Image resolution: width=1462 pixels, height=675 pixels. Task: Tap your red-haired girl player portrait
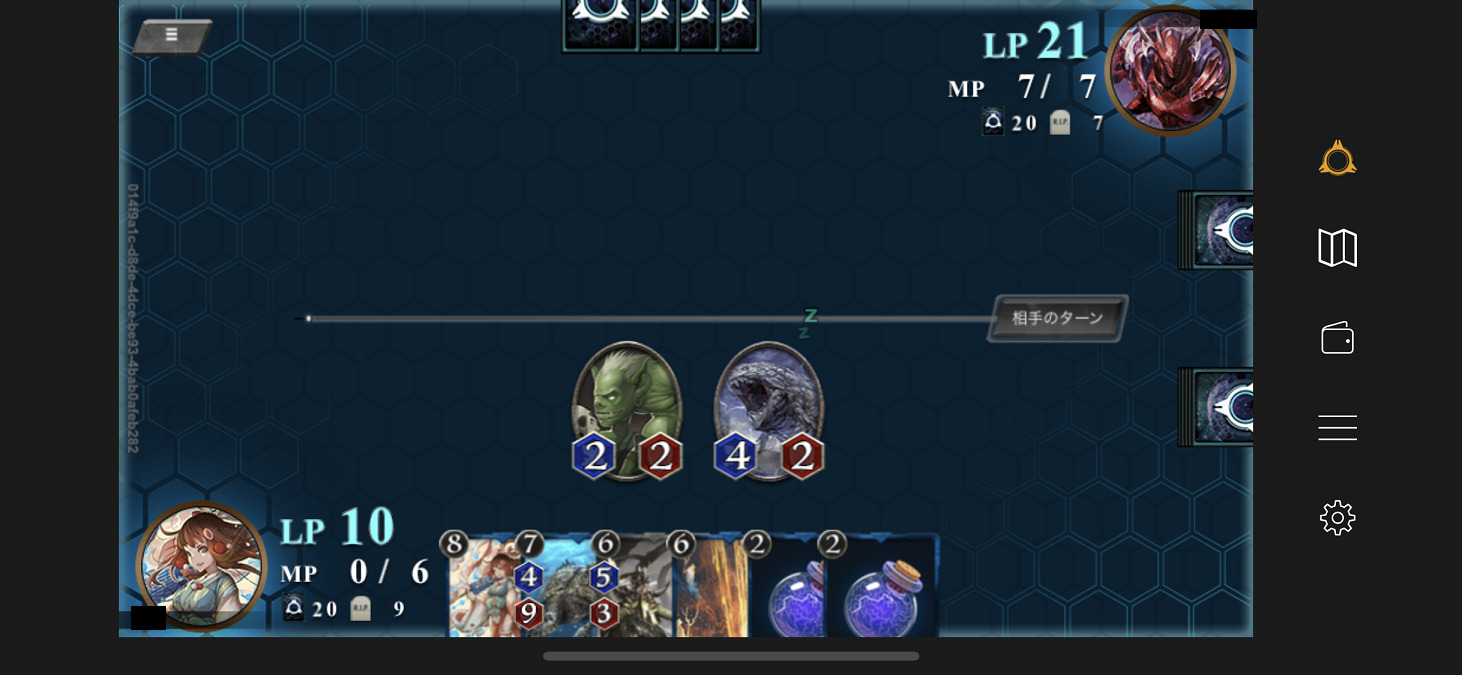tap(201, 566)
